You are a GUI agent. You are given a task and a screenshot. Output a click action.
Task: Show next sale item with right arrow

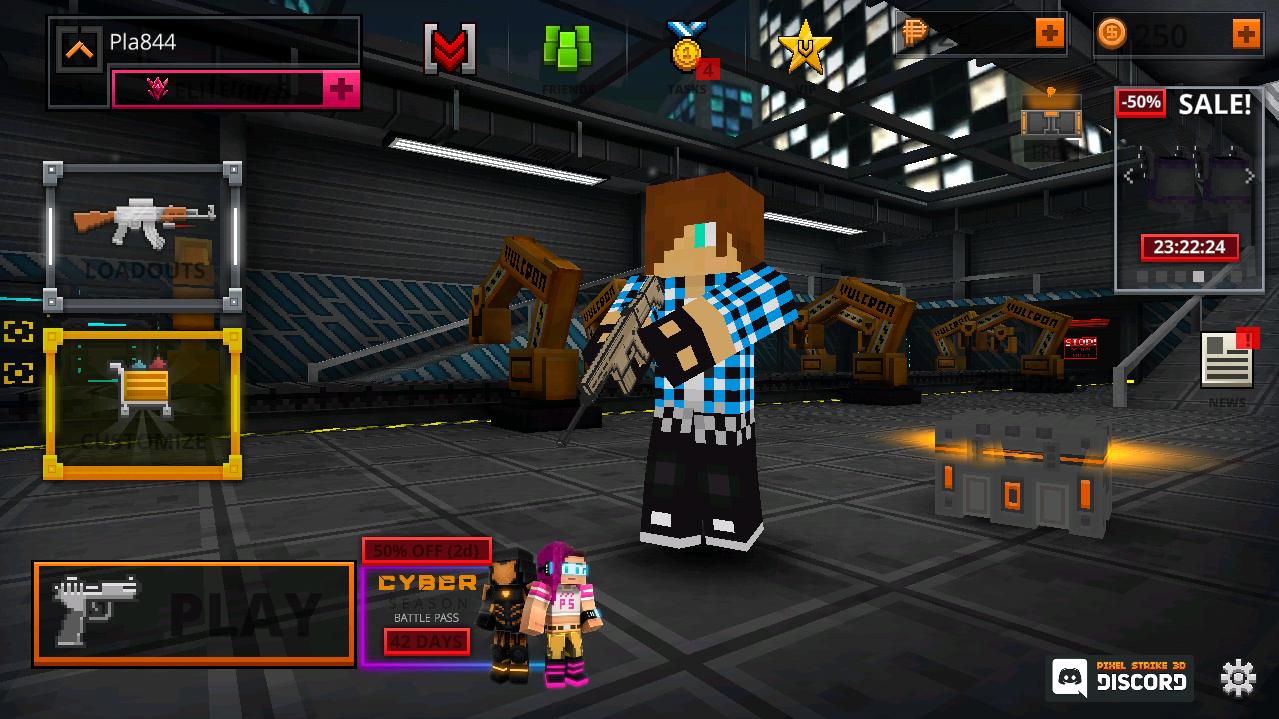[1250, 176]
